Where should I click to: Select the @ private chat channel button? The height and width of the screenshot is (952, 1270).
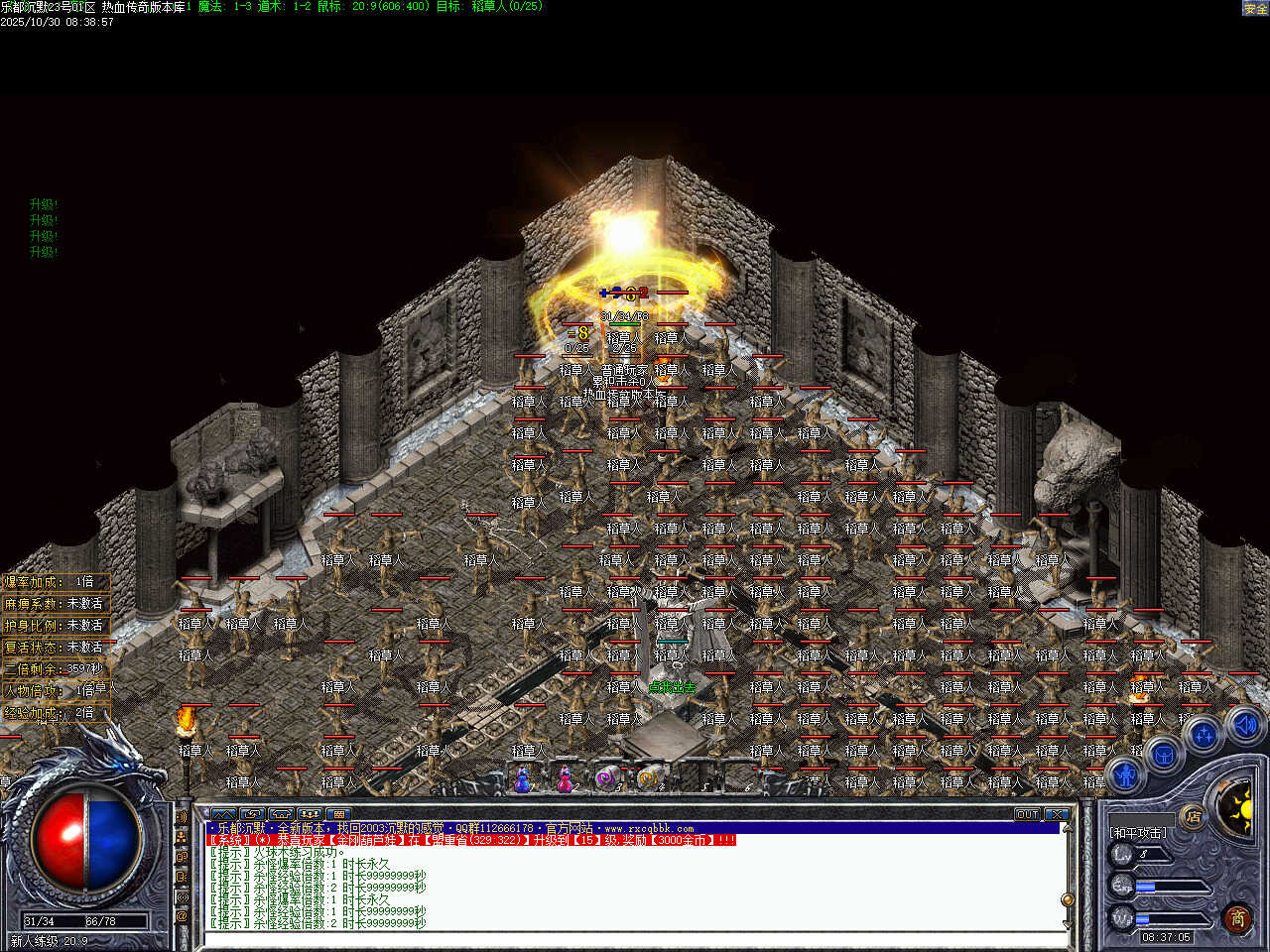click(182, 917)
